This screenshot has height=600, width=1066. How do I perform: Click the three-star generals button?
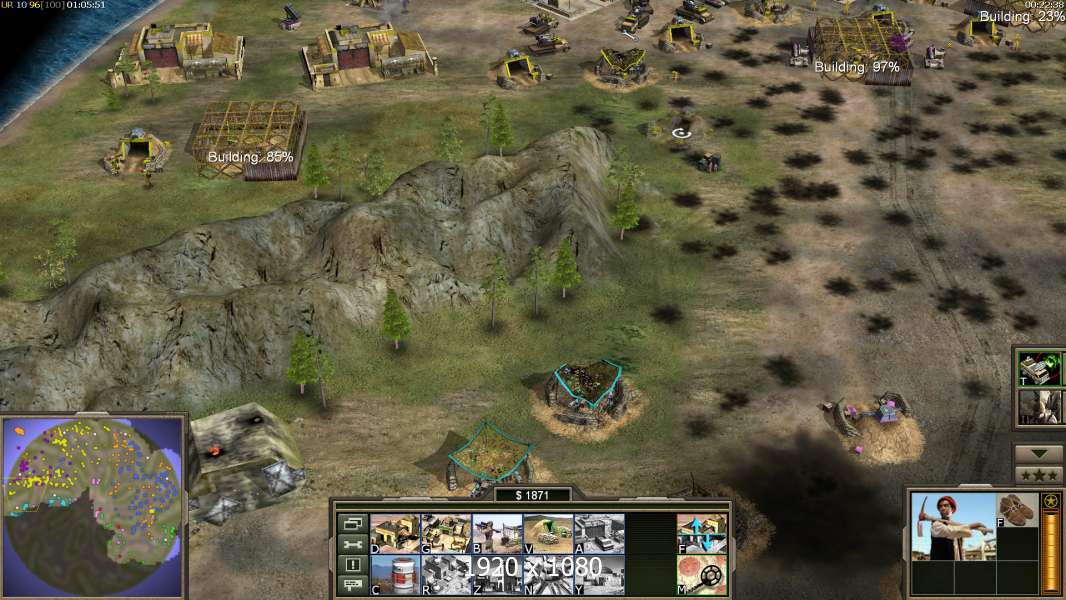pyautogui.click(x=1039, y=474)
